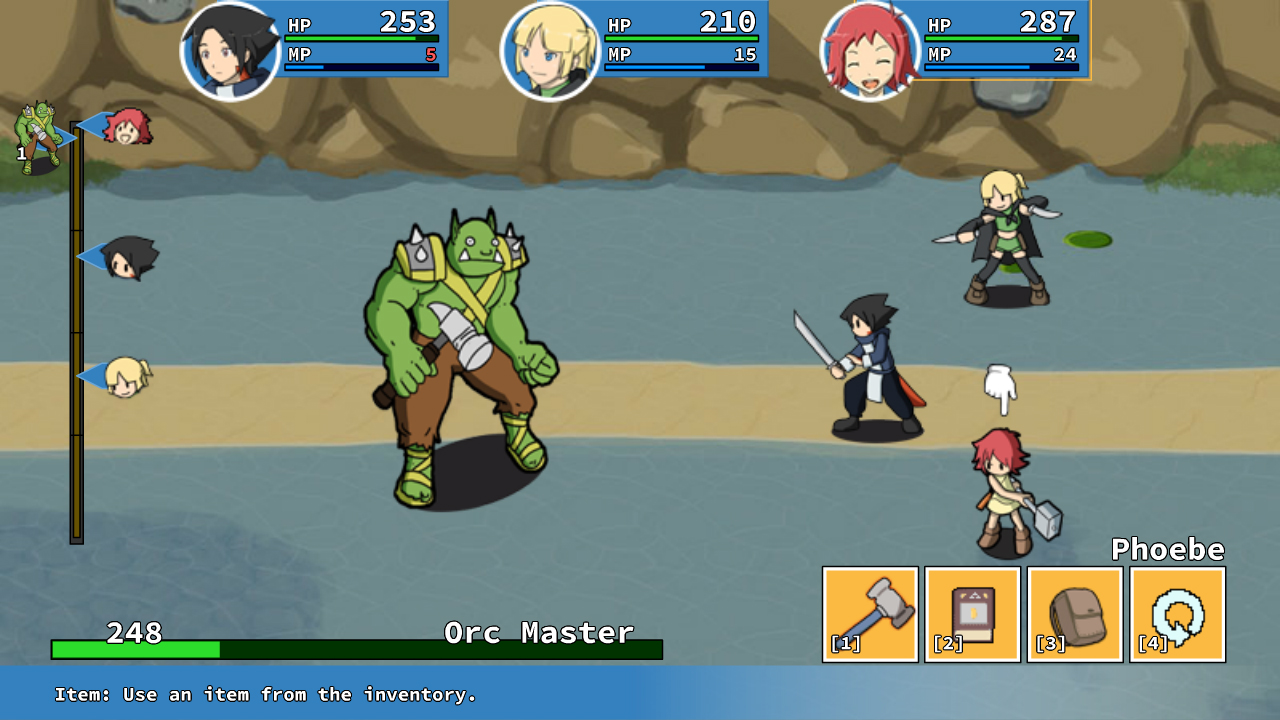Click the Phoebe name label
Image resolution: width=1280 pixels, height=720 pixels.
(x=1169, y=549)
